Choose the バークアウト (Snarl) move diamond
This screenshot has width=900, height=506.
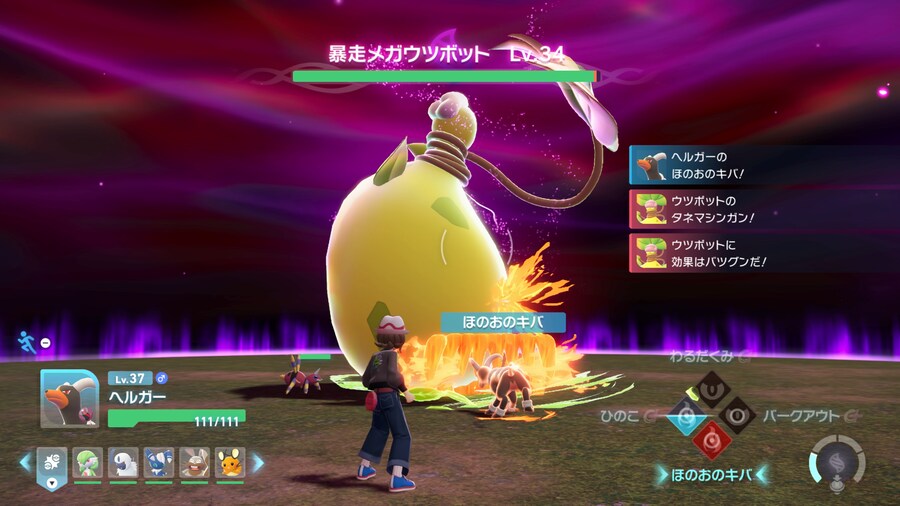pos(738,414)
